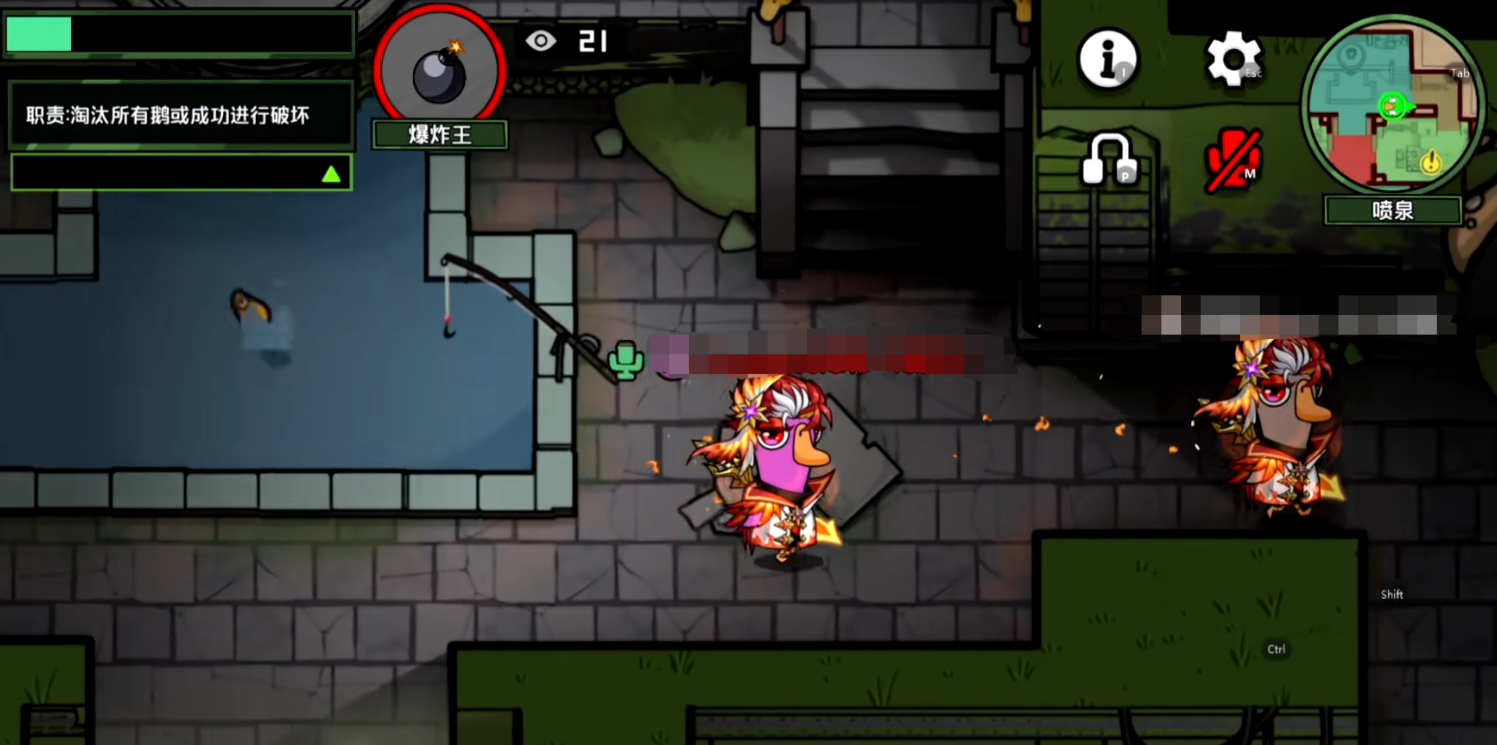Open settings with the gear icon

[x=1233, y=58]
